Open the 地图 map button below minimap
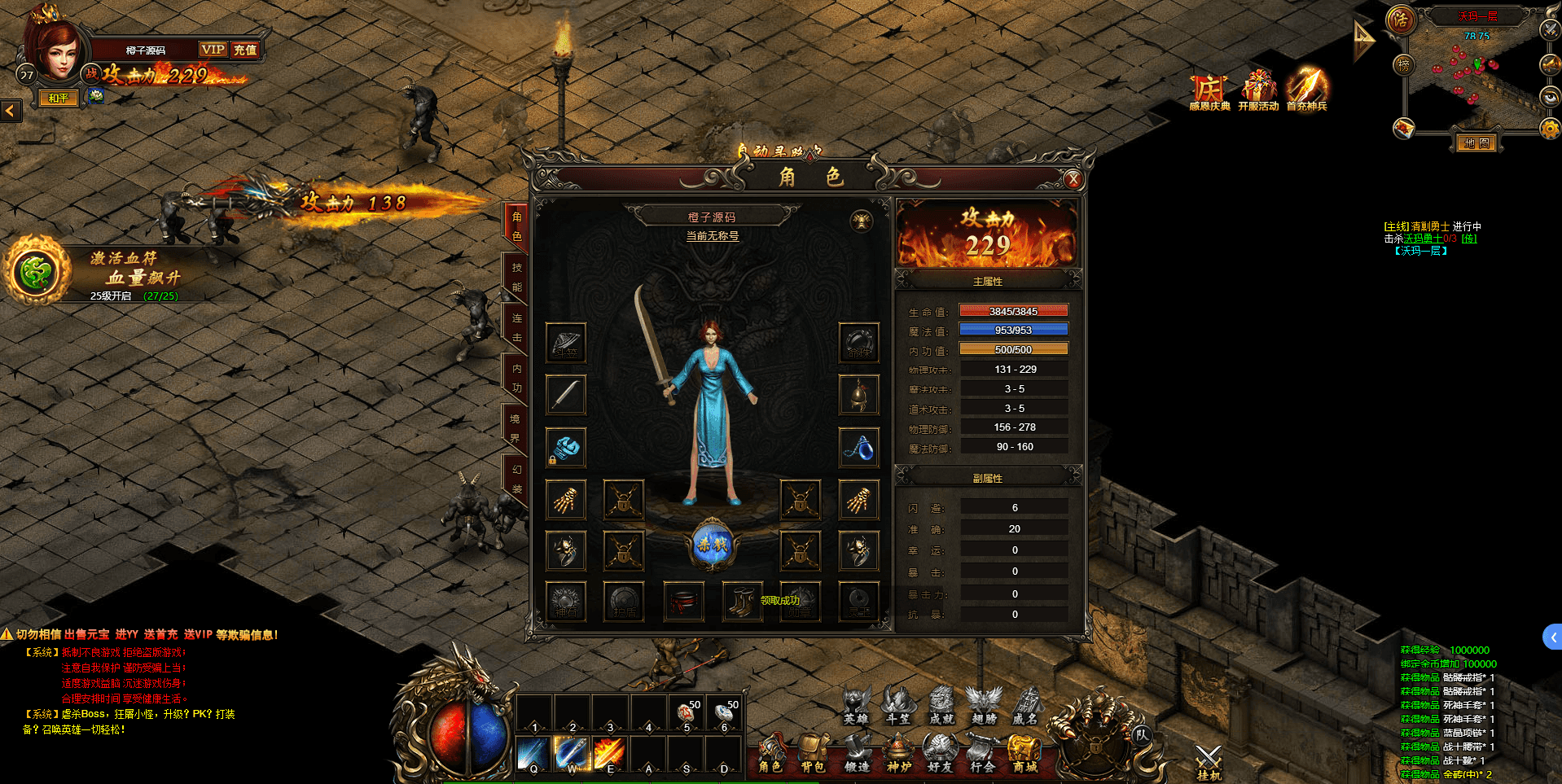1562x784 pixels. (x=1476, y=143)
